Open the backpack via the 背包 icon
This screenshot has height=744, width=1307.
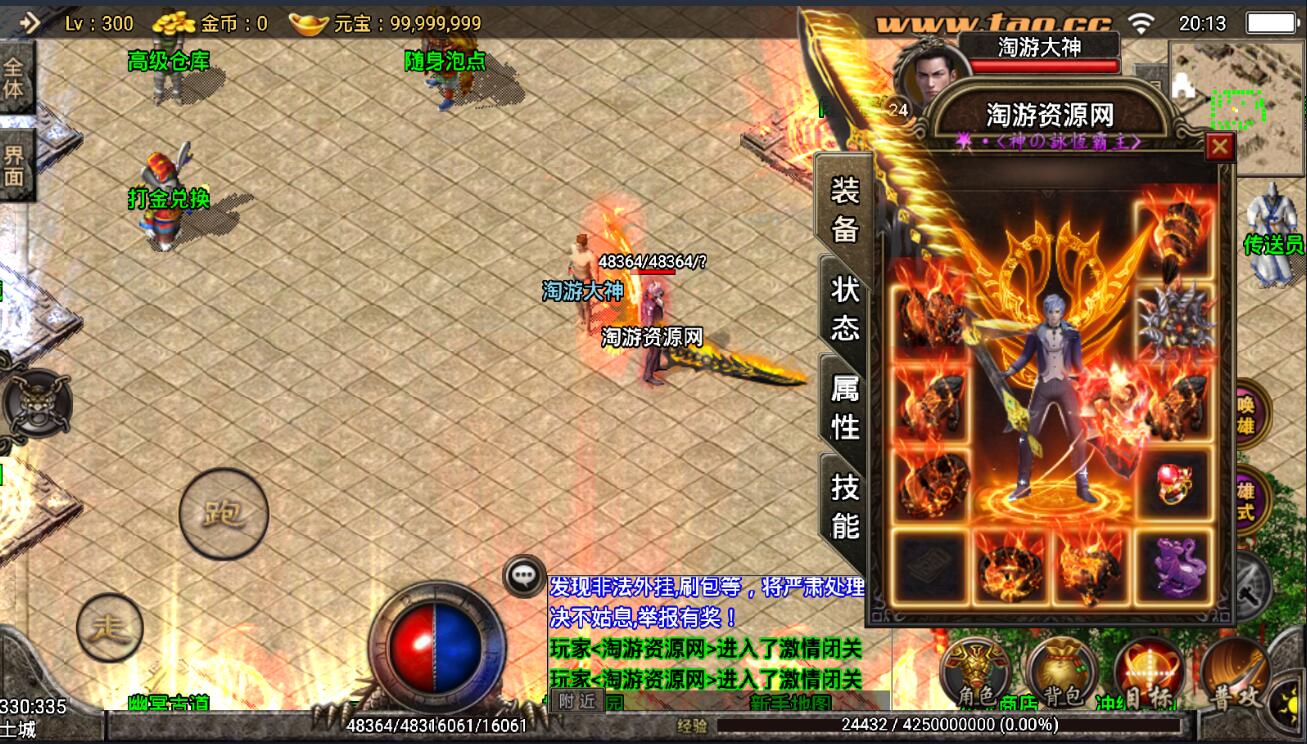pos(1060,672)
